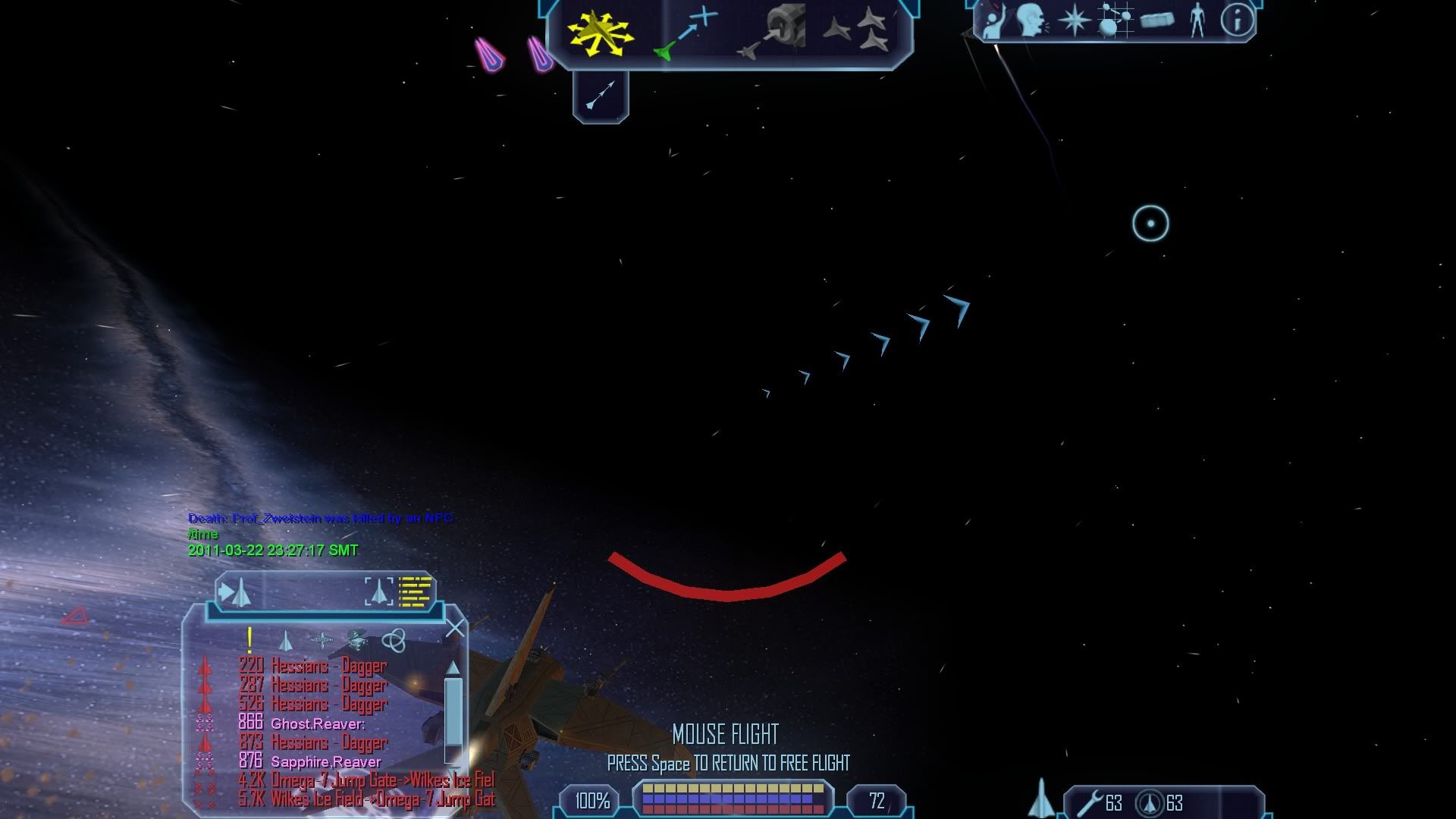The width and height of the screenshot is (1456, 819).
Task: Open the information 'i' icon
Action: point(1237,20)
